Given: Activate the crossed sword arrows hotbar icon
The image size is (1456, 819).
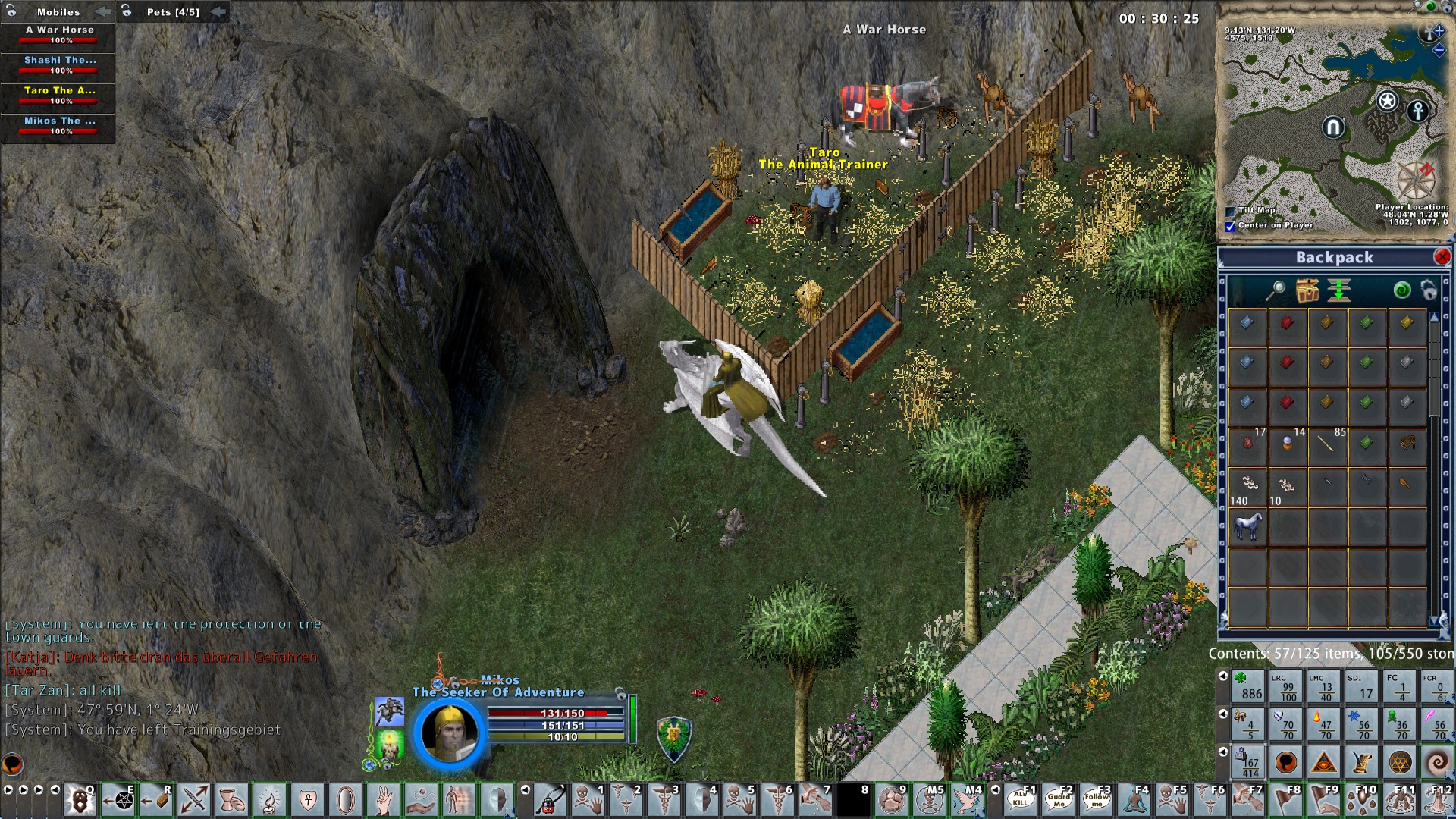Looking at the screenshot, I should click(x=194, y=800).
